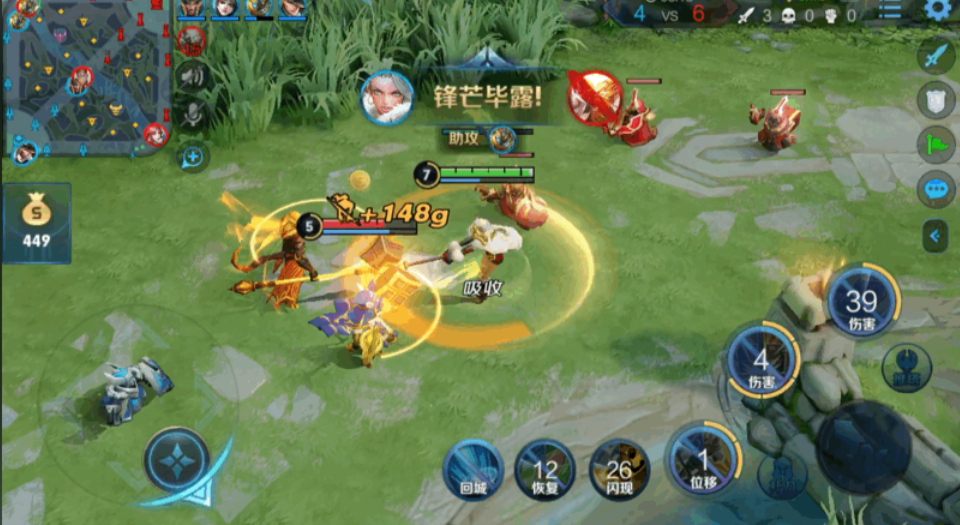This screenshot has height=525, width=960.
Task: Collapse the signal panel with the arrow
Action: click(935, 236)
